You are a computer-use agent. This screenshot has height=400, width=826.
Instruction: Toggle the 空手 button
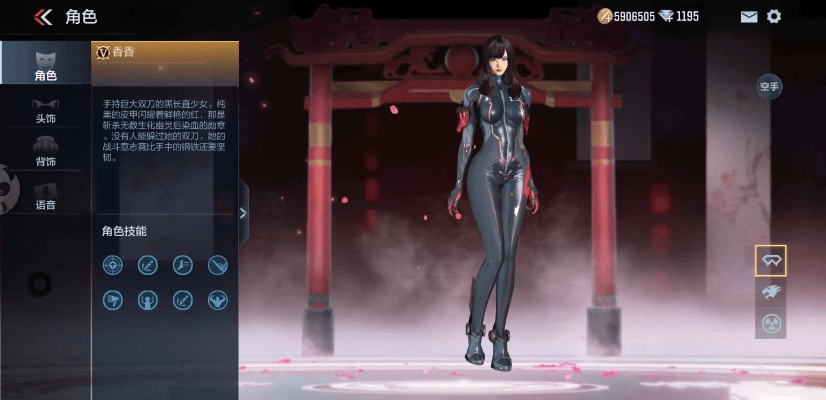coord(768,87)
